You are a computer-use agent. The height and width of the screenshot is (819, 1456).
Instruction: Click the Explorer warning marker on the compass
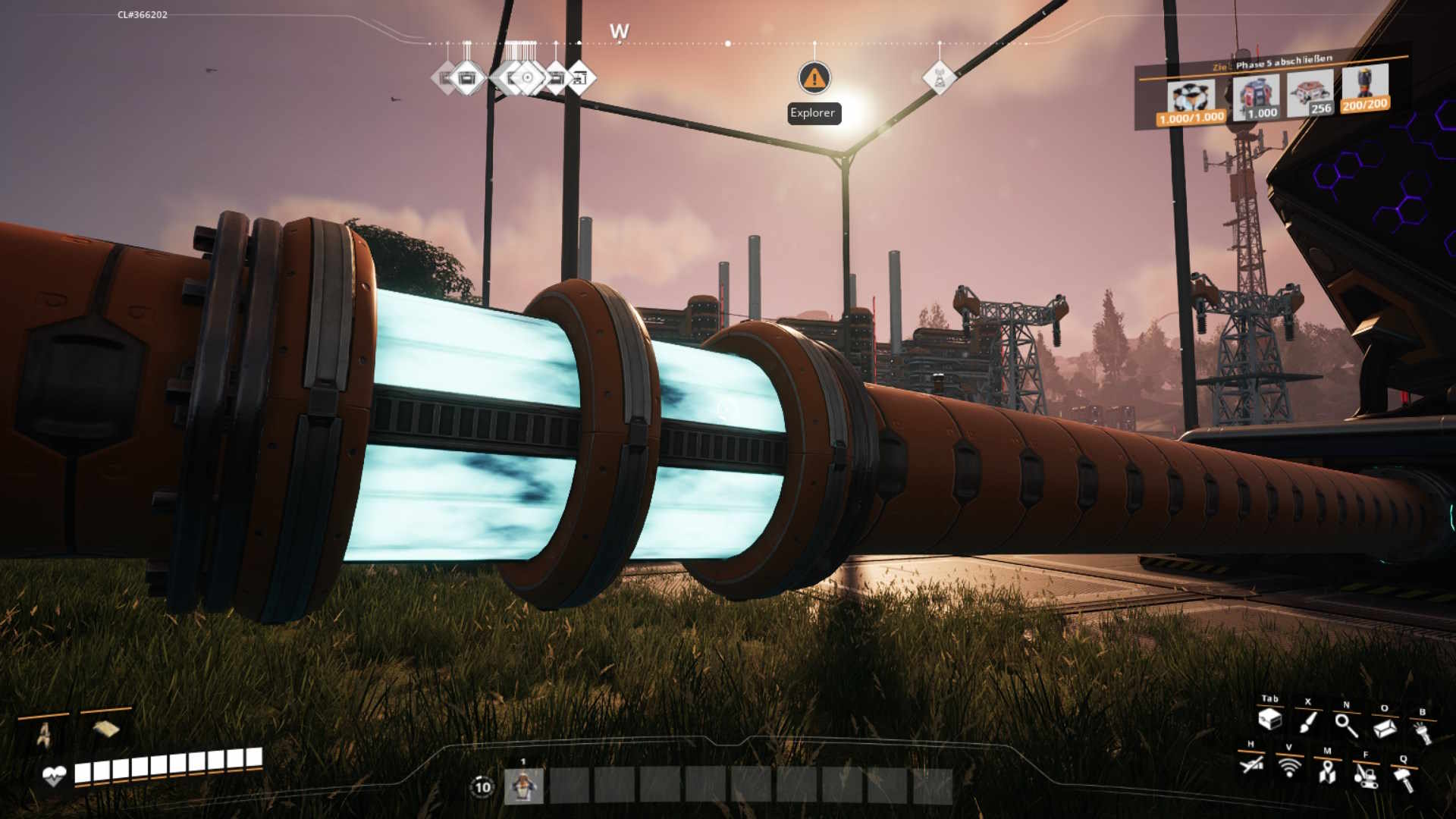(x=814, y=77)
